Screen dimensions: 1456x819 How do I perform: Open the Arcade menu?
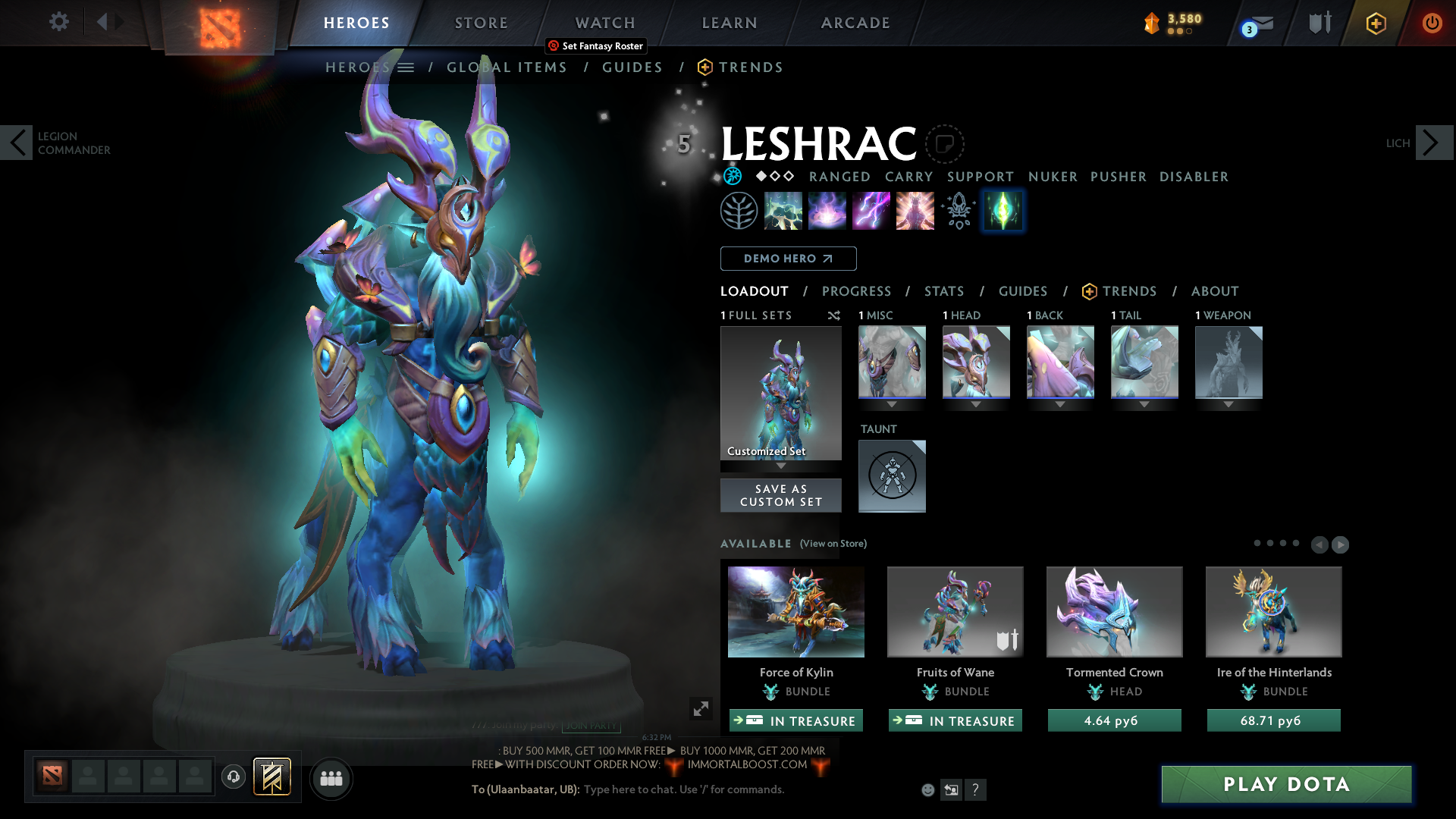pyautogui.click(x=855, y=23)
